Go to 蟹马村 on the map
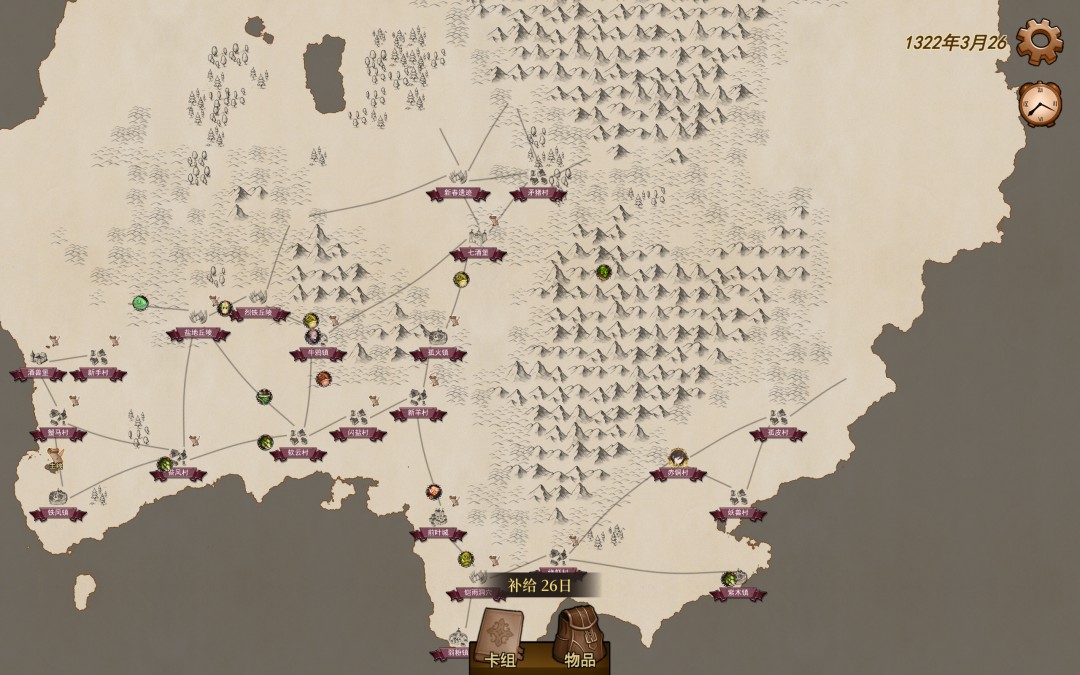This screenshot has height=675, width=1080. point(58,433)
